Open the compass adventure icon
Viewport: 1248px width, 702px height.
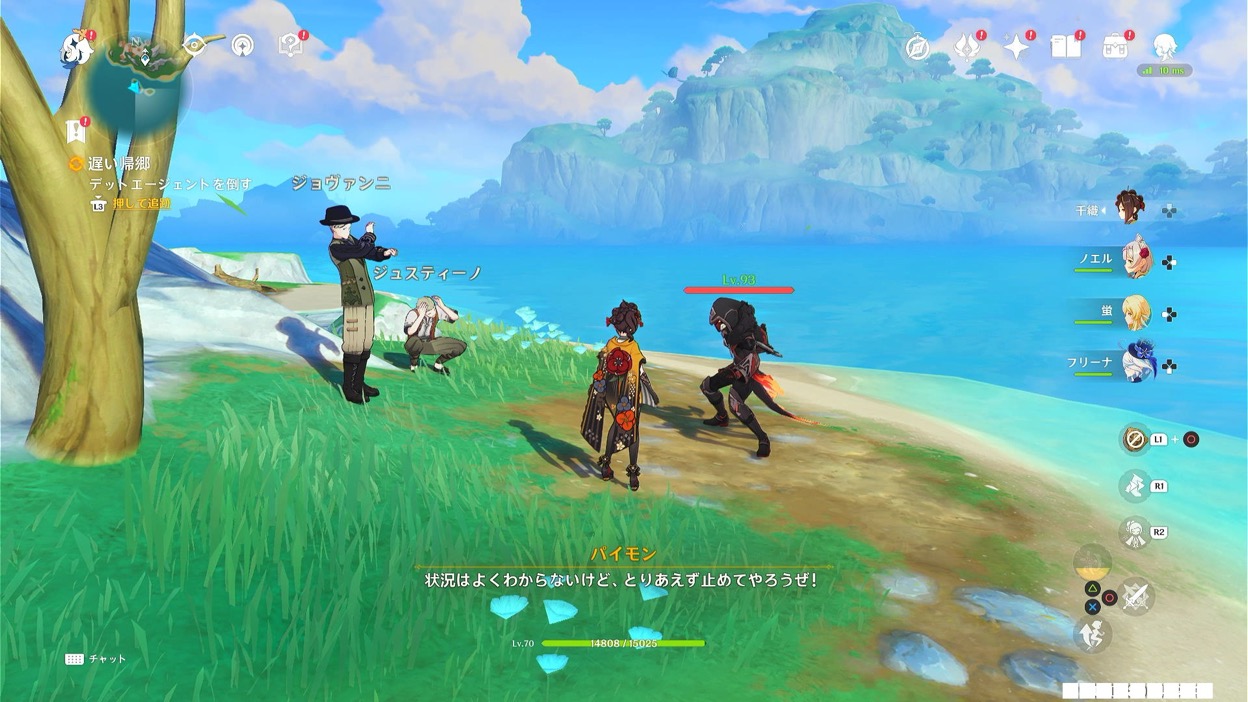point(917,47)
